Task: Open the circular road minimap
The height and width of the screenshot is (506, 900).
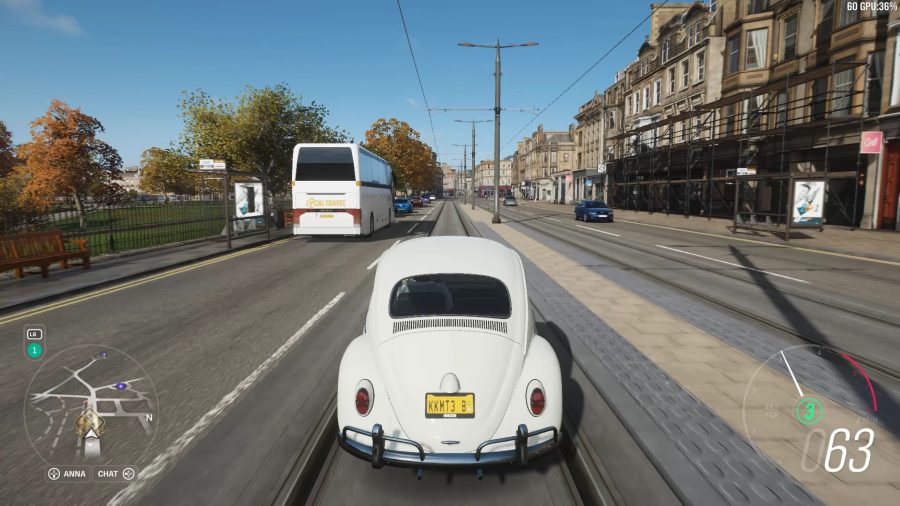Action: [x=90, y=404]
